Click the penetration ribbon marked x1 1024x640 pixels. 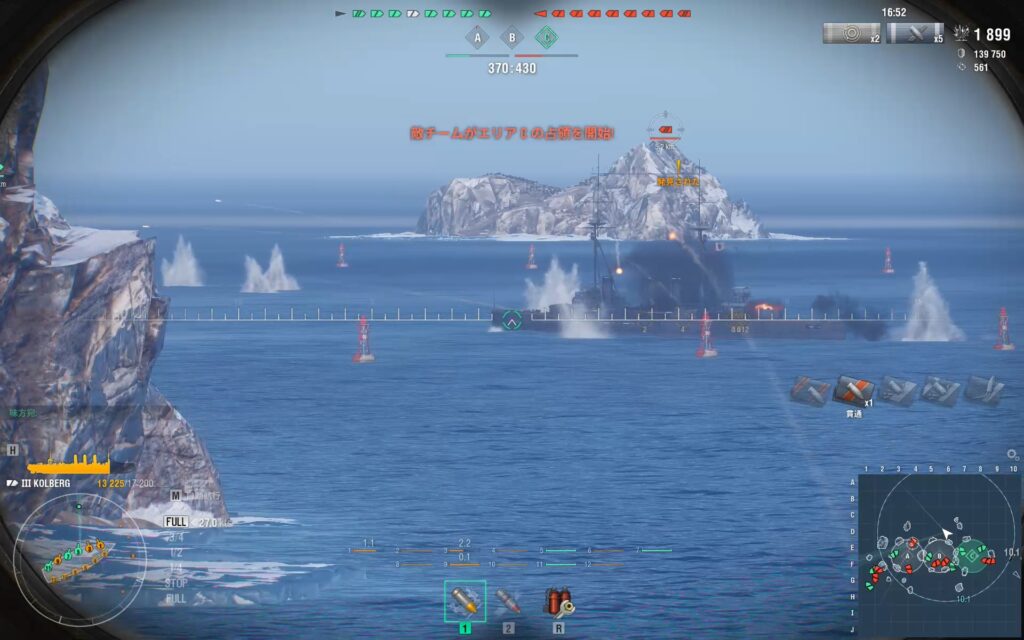tap(853, 390)
